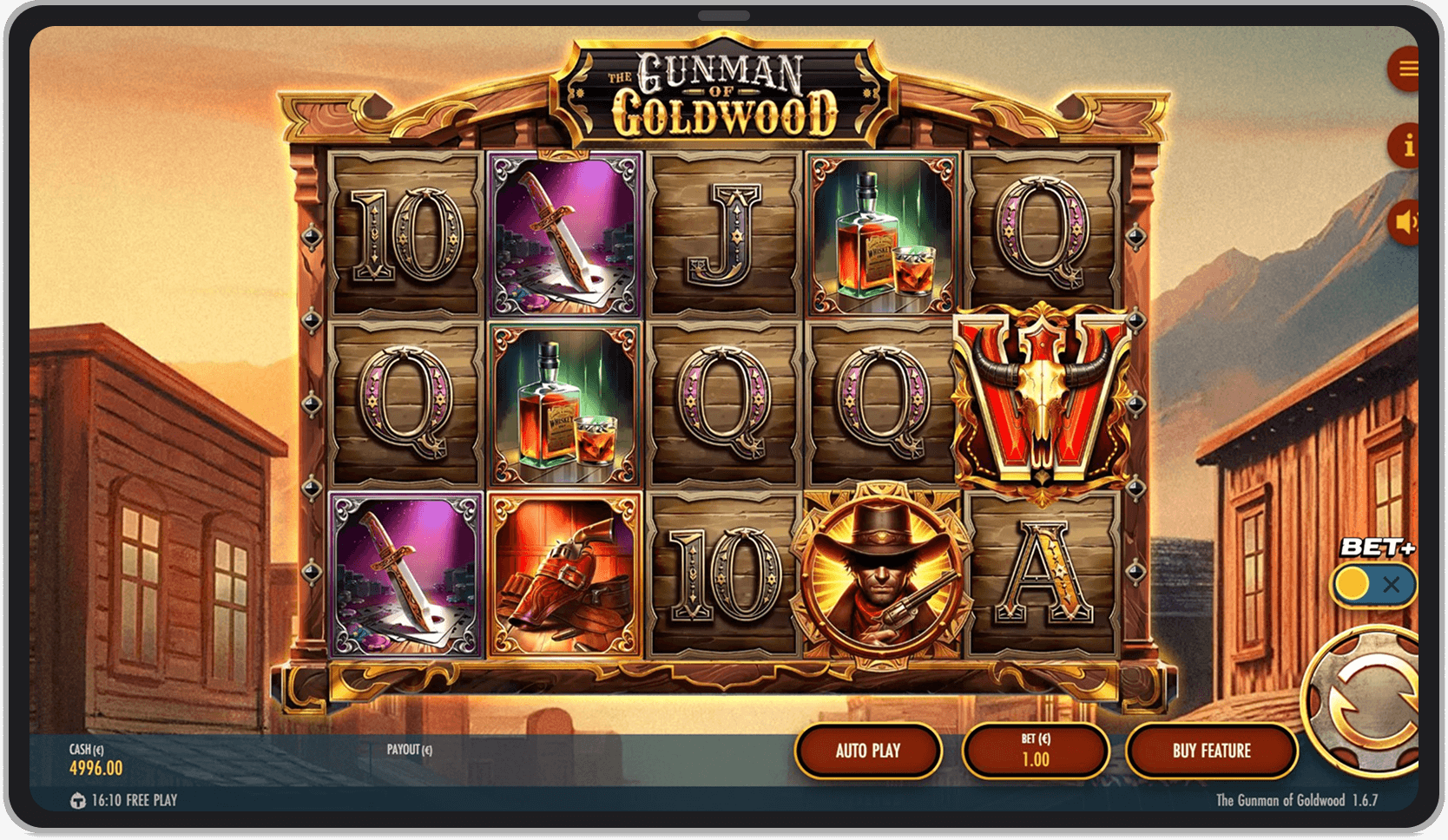Expand the Auto Play options
Image resolution: width=1448 pixels, height=840 pixels.
click(x=867, y=751)
